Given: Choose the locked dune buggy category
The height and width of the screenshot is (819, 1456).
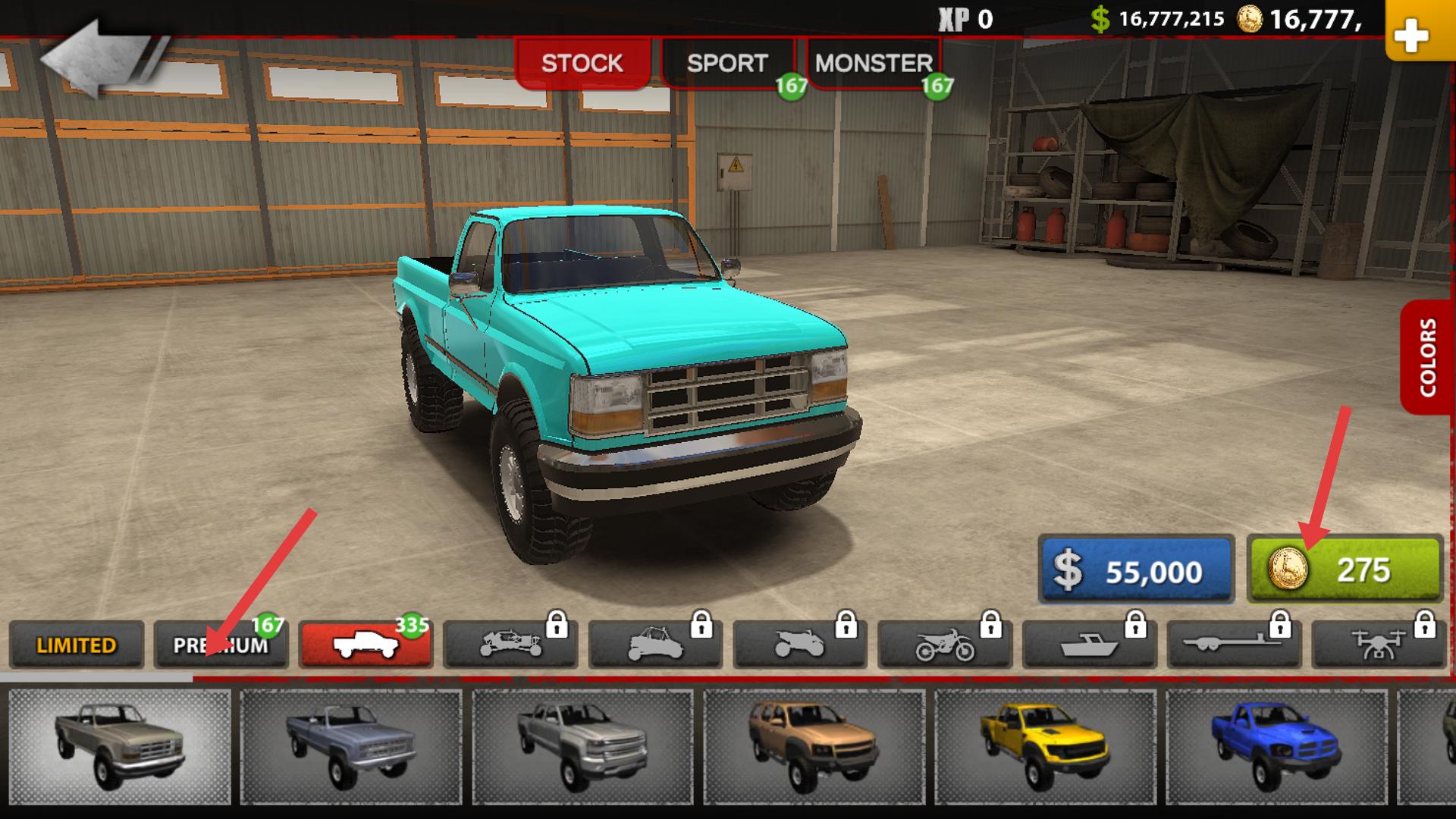Looking at the screenshot, I should [510, 645].
